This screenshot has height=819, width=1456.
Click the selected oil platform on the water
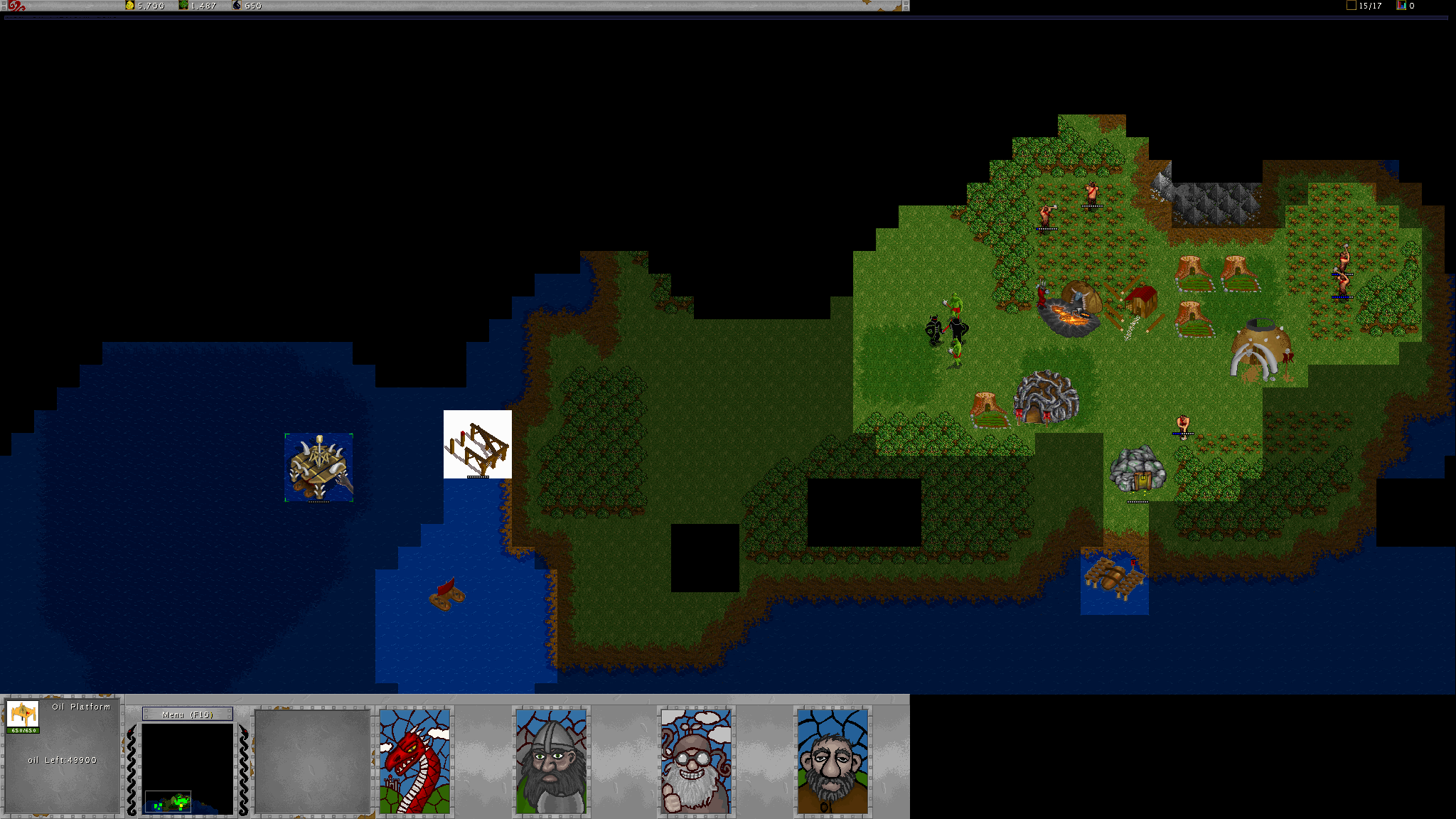coord(319,467)
